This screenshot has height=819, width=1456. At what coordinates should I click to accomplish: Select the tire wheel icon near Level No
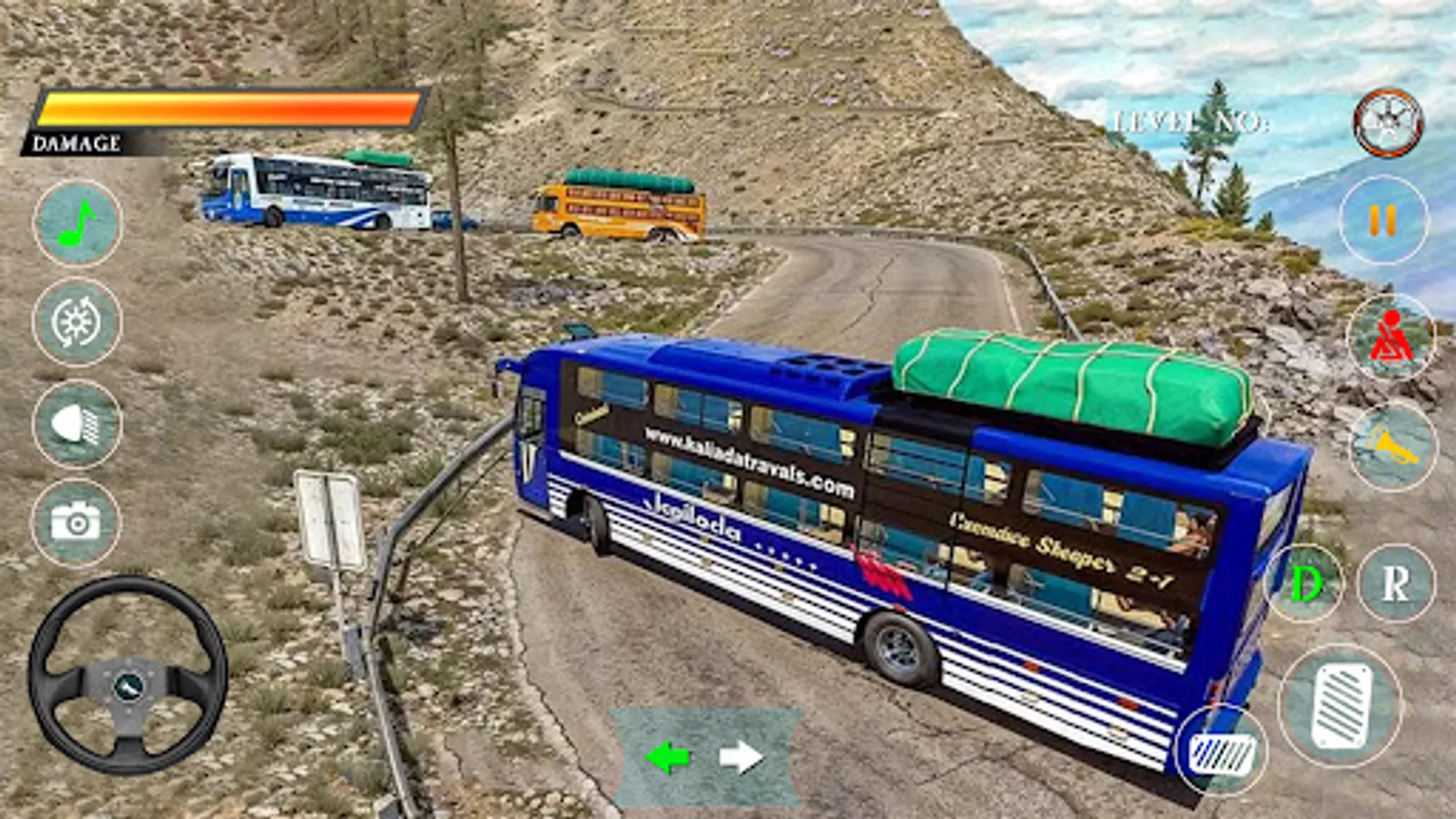click(1386, 121)
